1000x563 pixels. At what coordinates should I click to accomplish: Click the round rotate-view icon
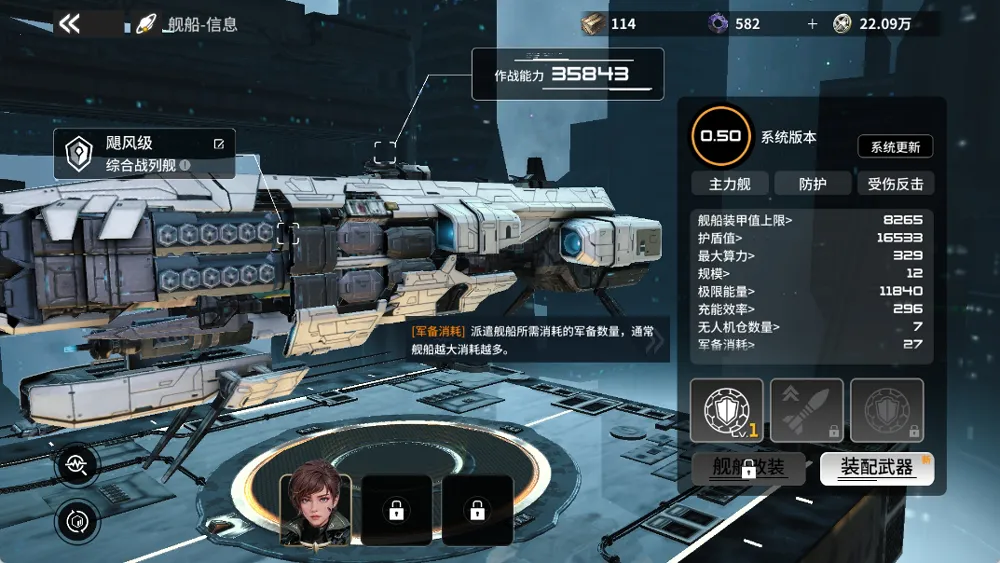click(x=78, y=520)
